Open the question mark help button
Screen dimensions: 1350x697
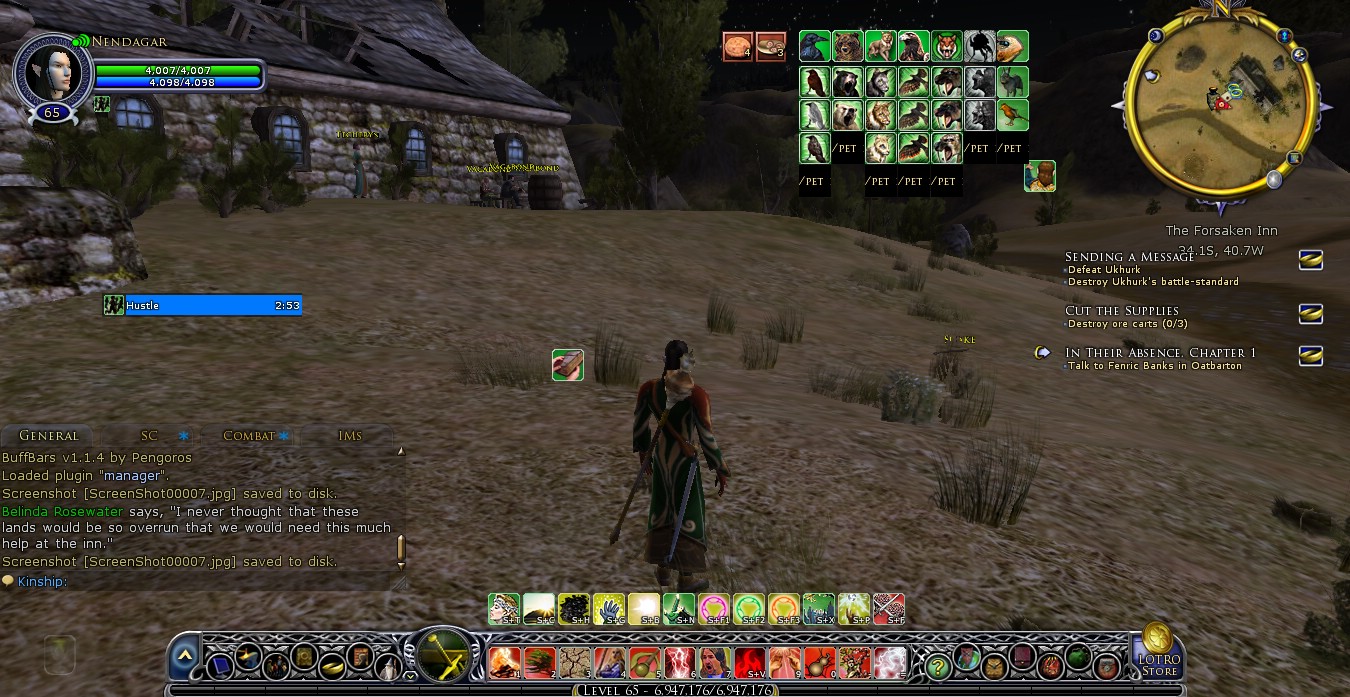tap(937, 663)
